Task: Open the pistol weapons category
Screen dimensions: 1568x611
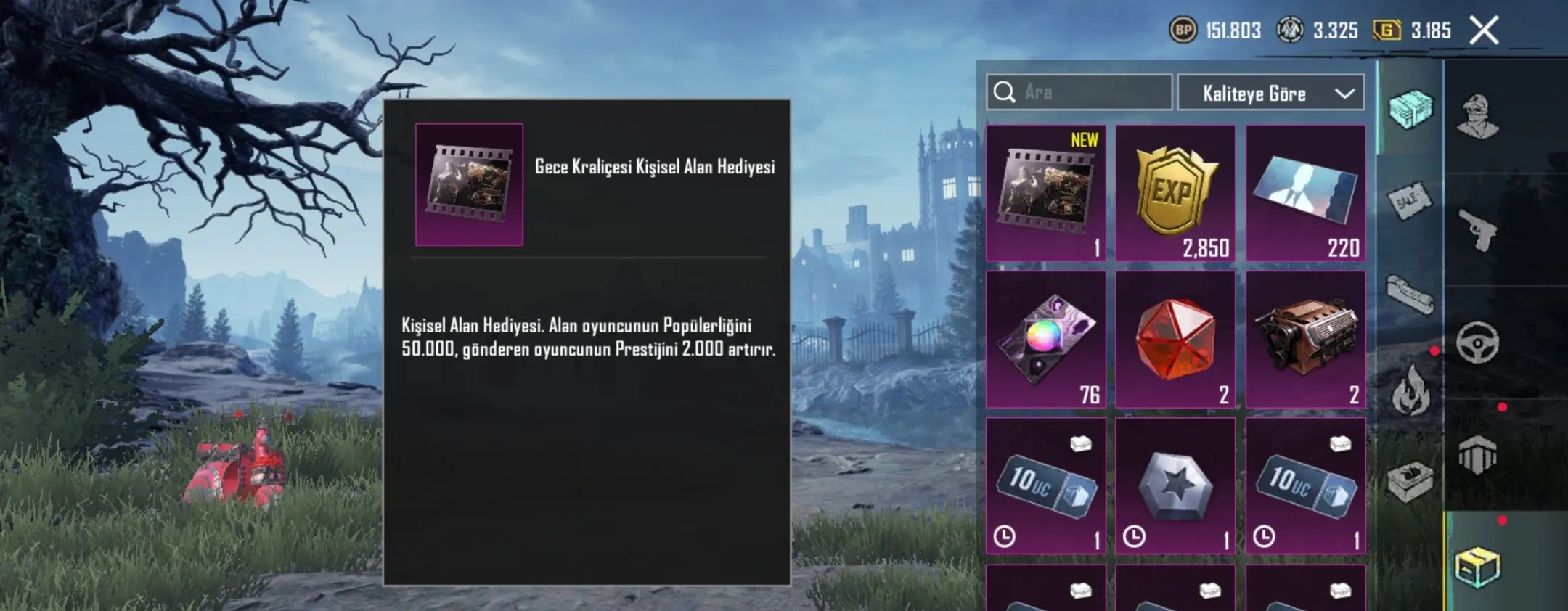Action: pos(1478,229)
